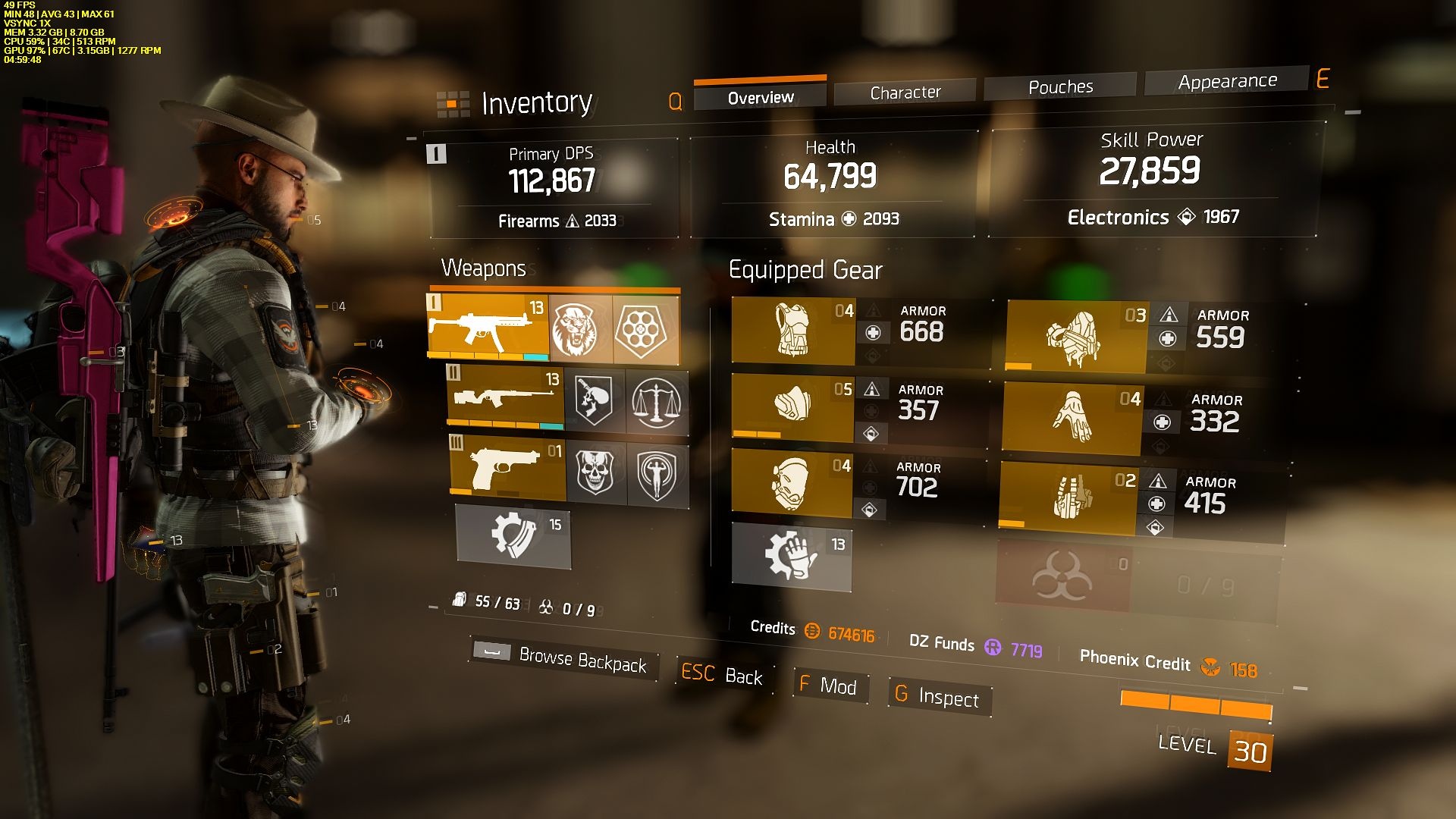Select the mask gear slot
The width and height of the screenshot is (1456, 819).
(792, 404)
